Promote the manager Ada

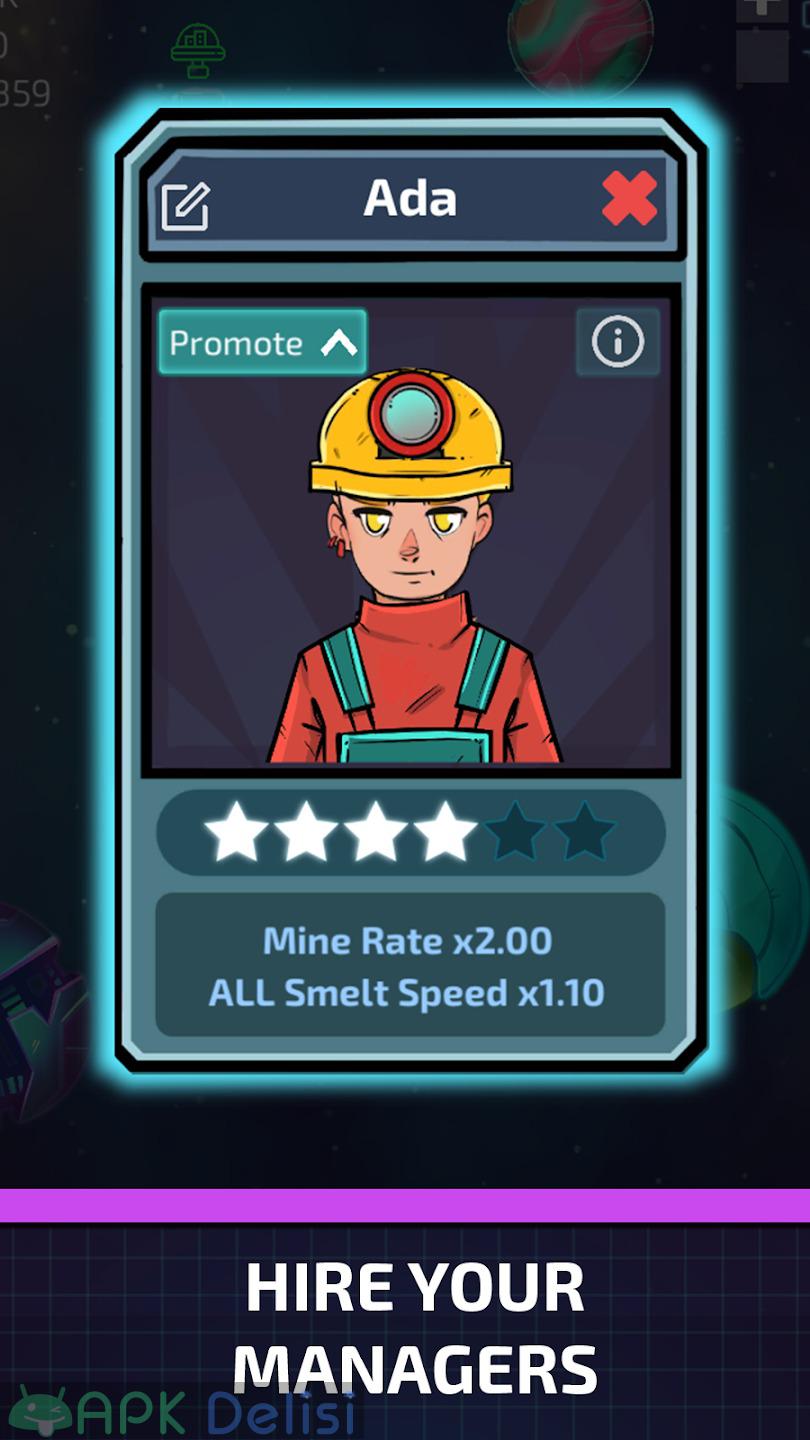point(262,343)
